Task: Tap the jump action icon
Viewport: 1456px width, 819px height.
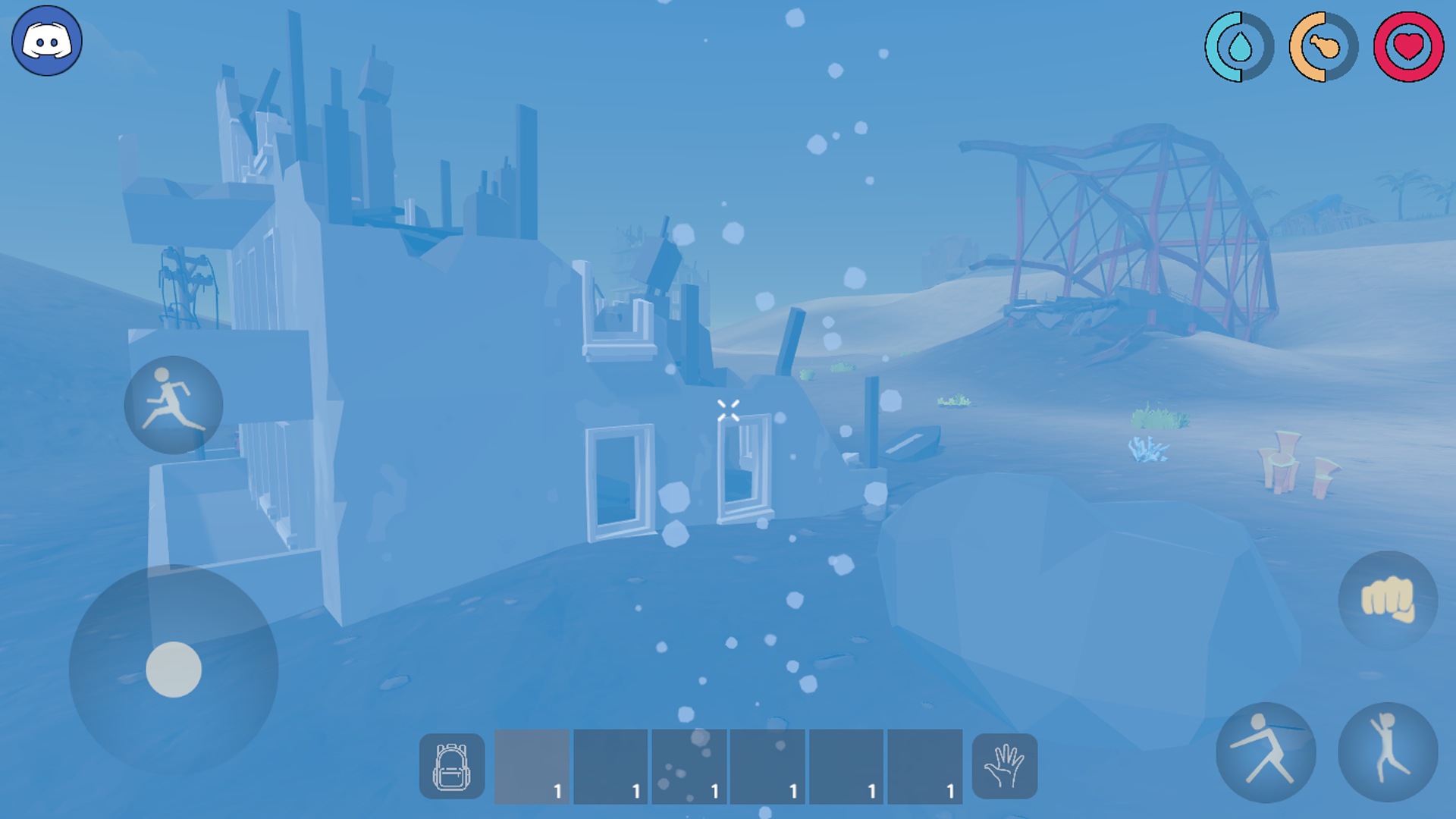Action: [x=1388, y=751]
